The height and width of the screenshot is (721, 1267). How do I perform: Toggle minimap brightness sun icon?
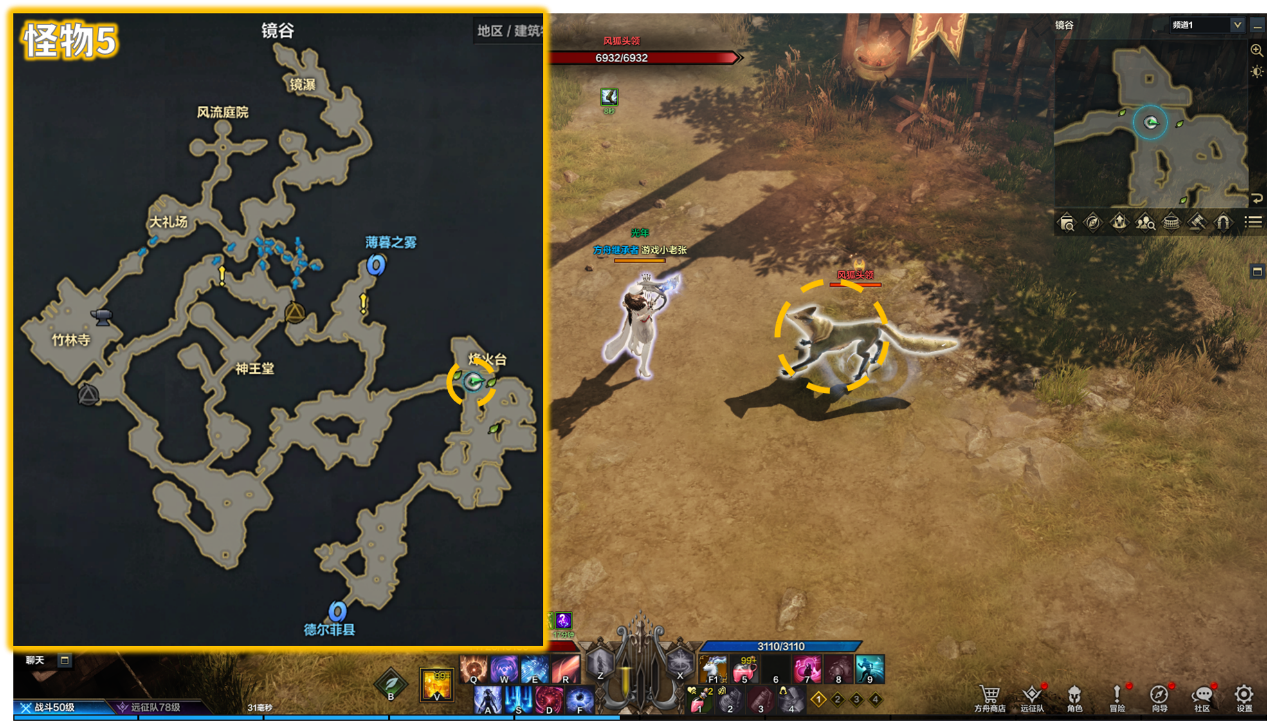(x=1257, y=71)
